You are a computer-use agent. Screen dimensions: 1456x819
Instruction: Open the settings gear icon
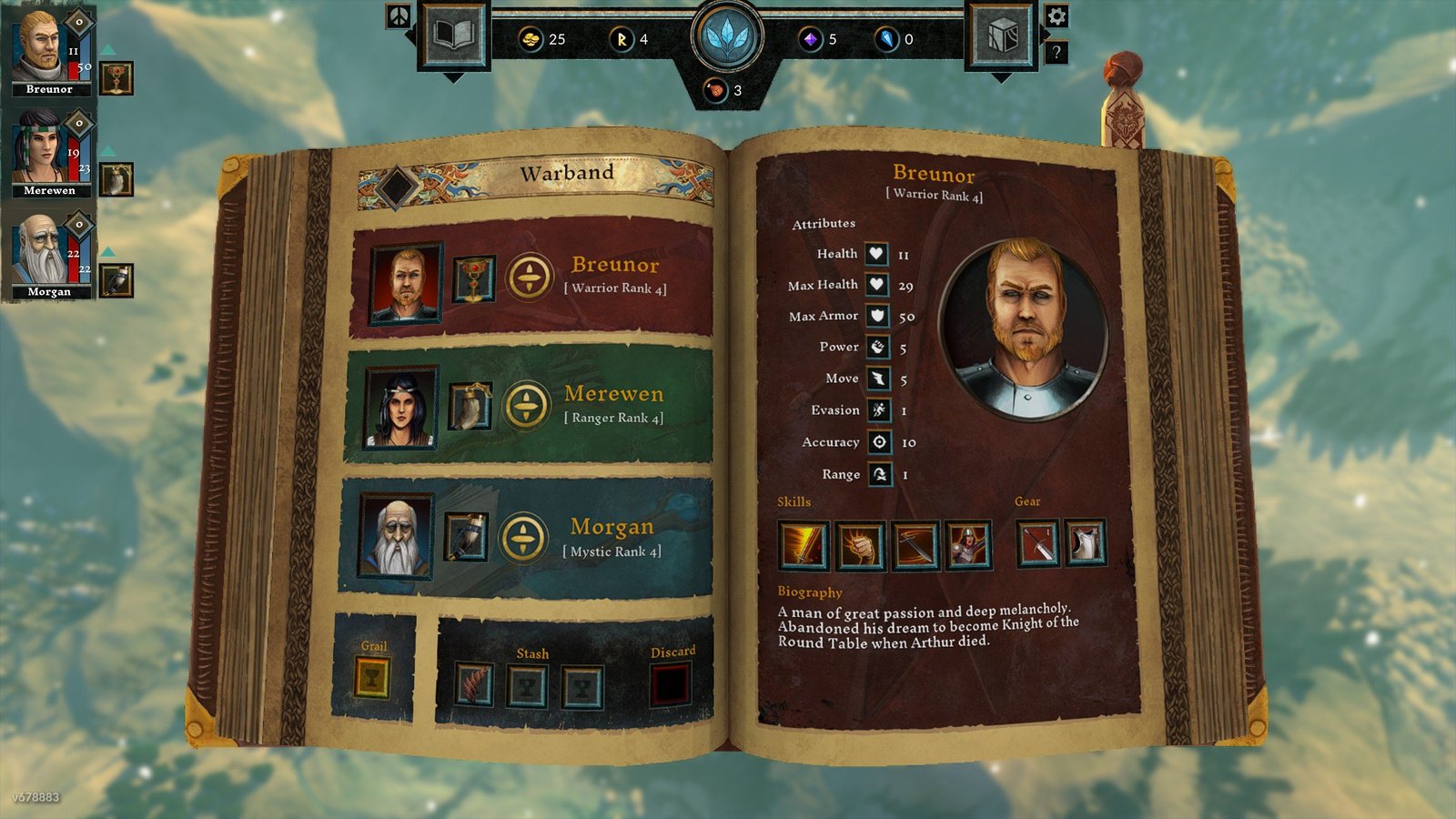[1057, 16]
